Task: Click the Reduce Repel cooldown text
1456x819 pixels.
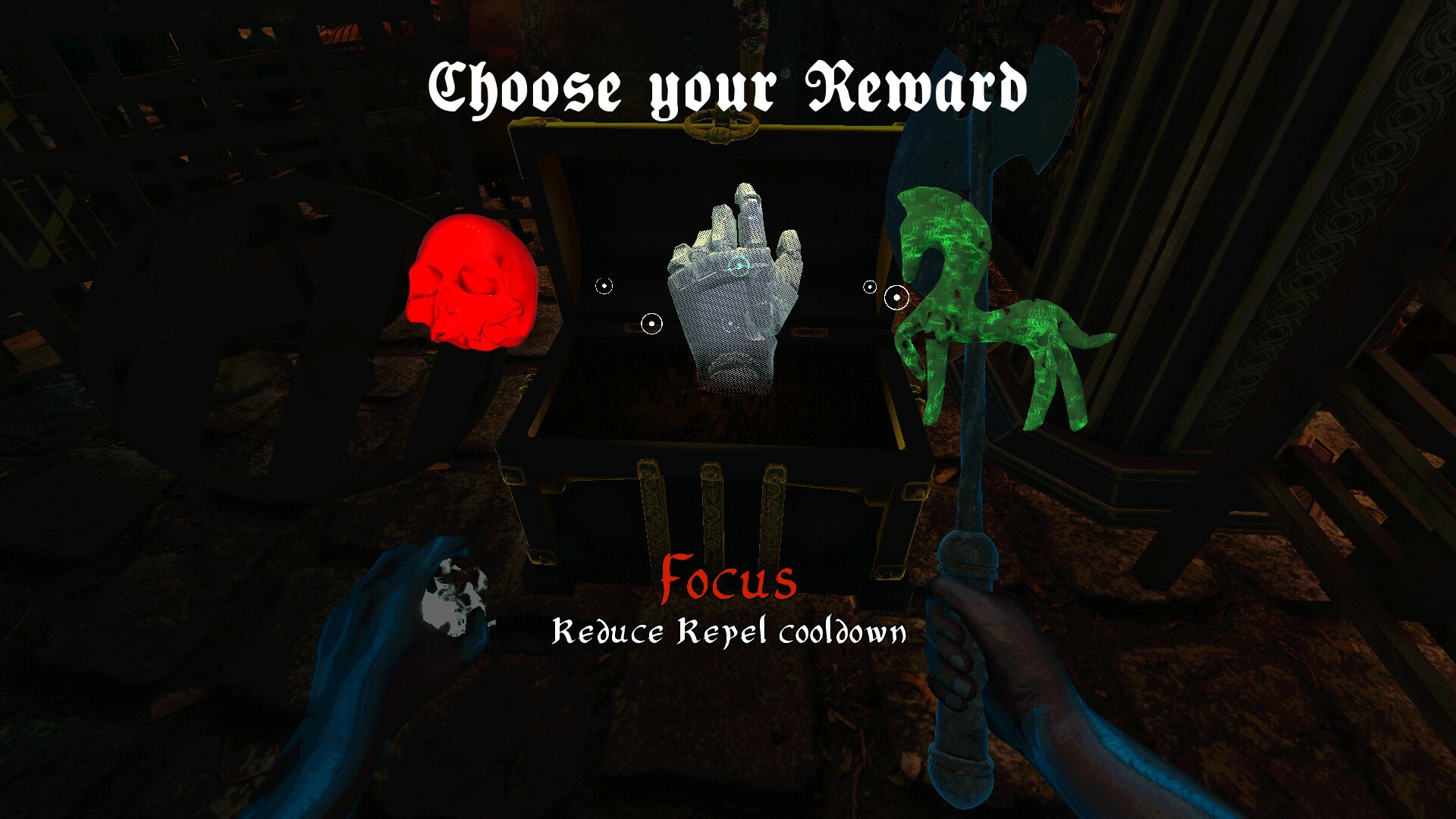Action: point(728,633)
